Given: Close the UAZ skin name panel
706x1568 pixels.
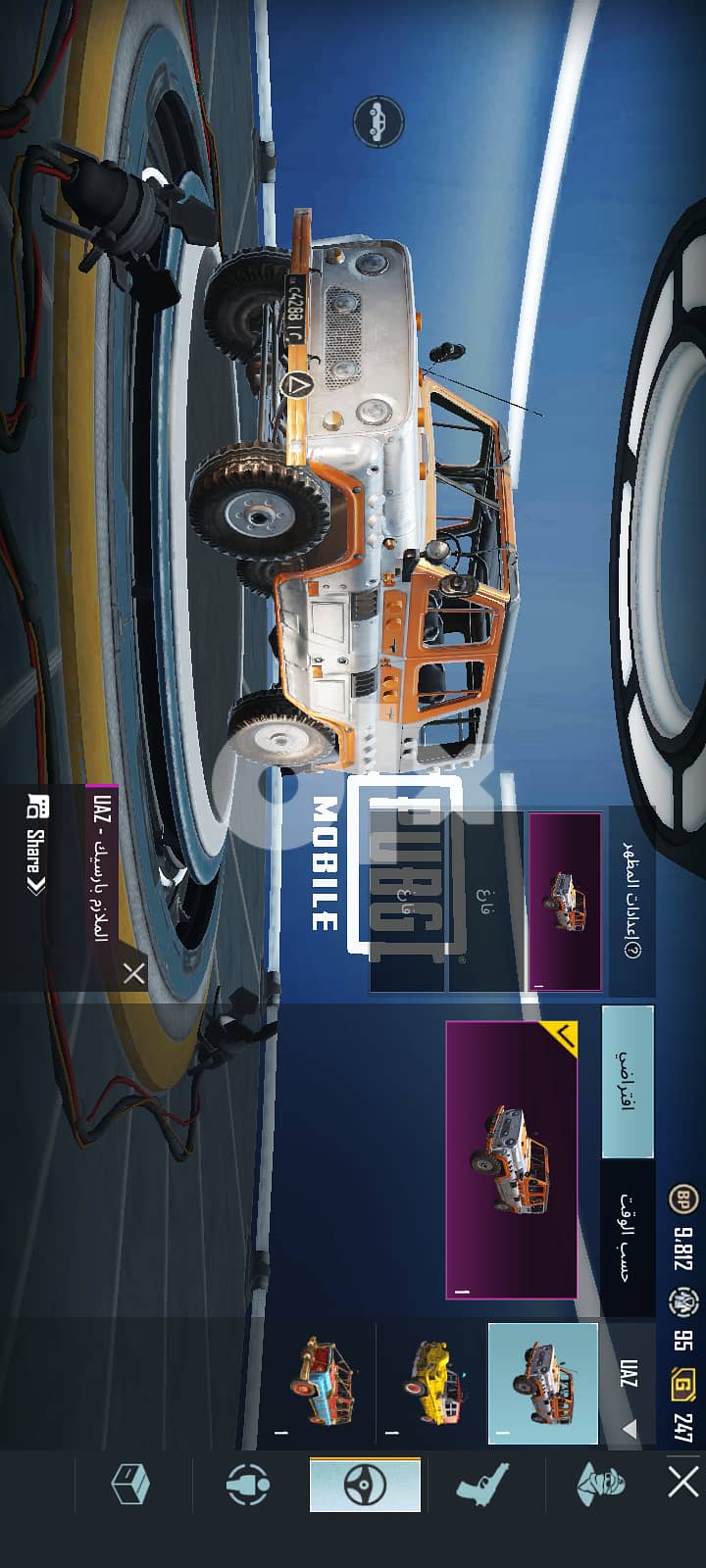Looking at the screenshot, I should coord(133,973).
